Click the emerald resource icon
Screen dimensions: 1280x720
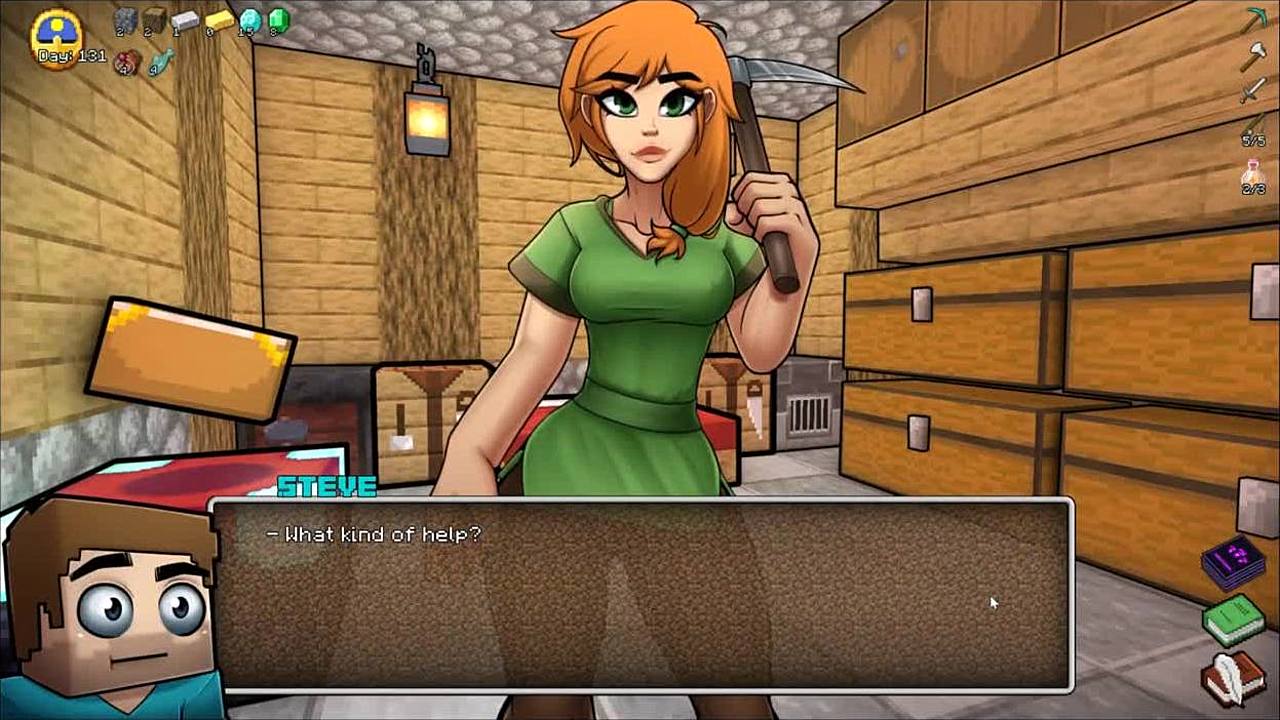279,20
